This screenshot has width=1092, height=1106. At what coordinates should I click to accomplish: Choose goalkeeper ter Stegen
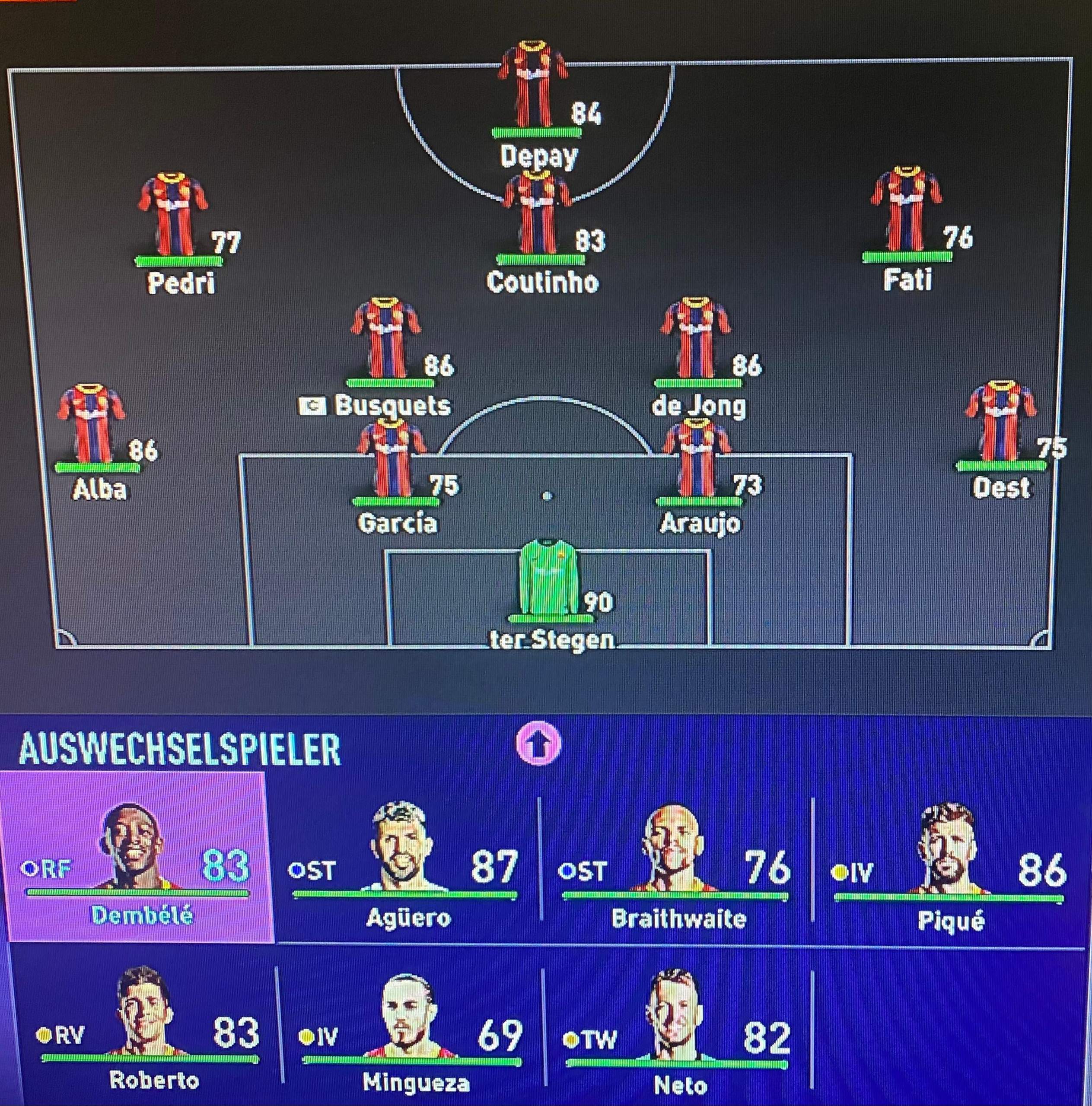click(548, 579)
